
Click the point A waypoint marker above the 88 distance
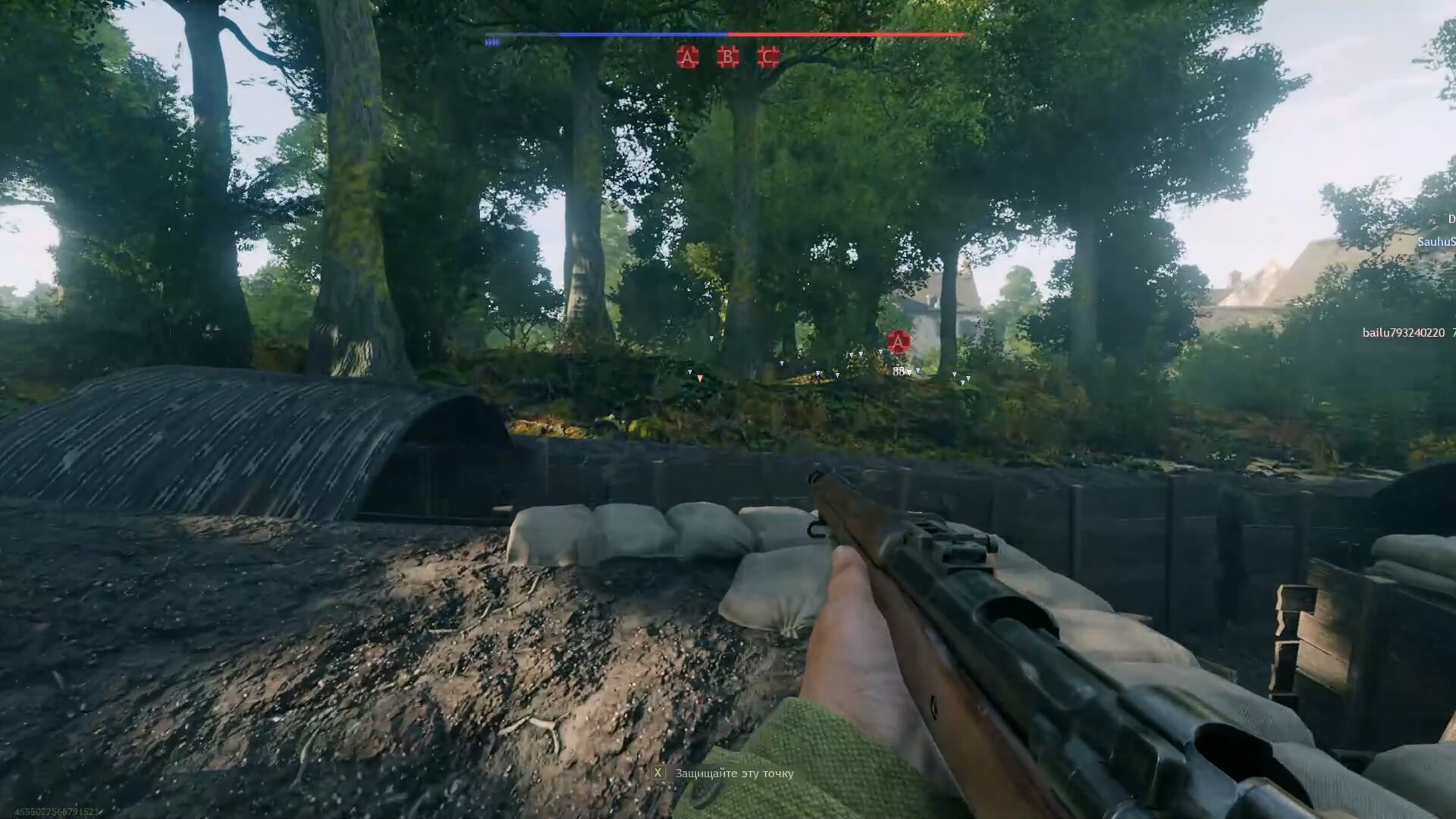899,341
